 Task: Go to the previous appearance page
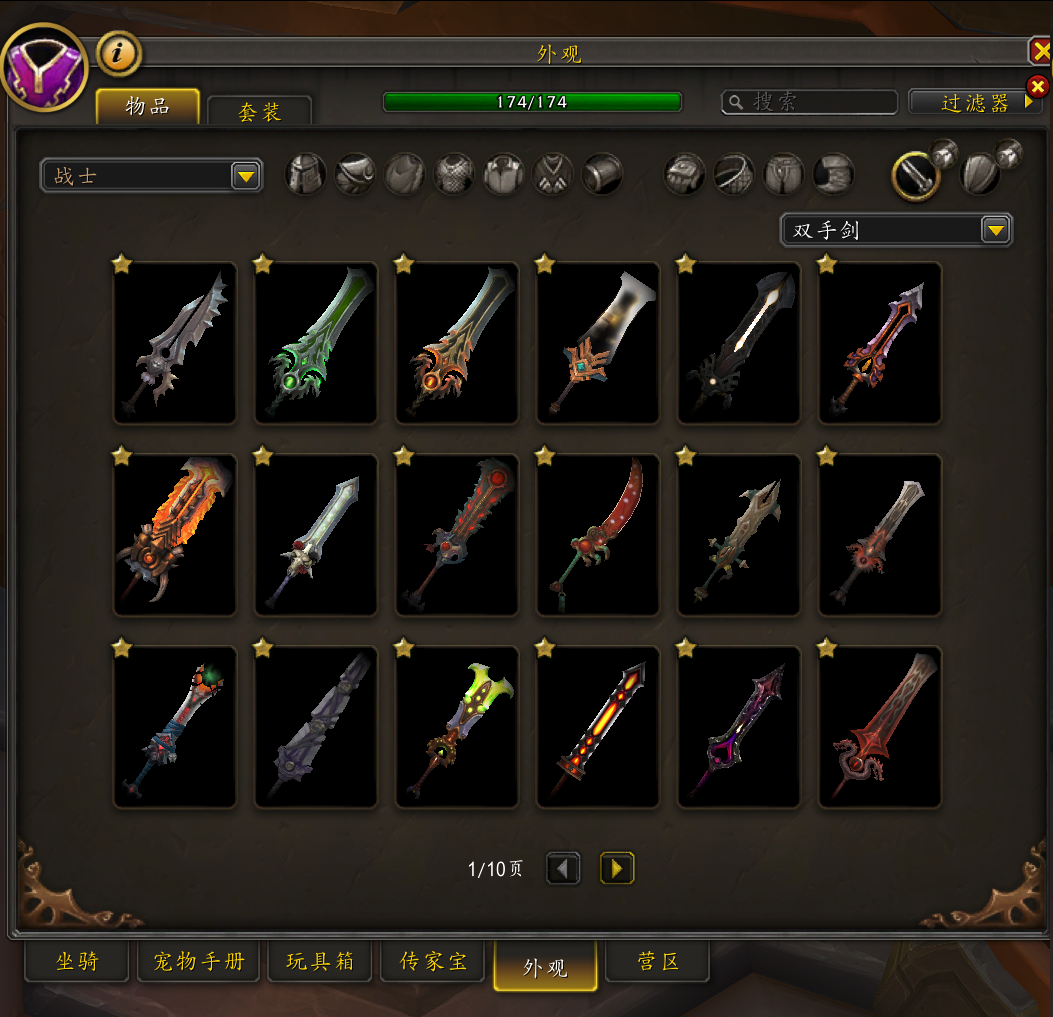pyautogui.click(x=563, y=868)
